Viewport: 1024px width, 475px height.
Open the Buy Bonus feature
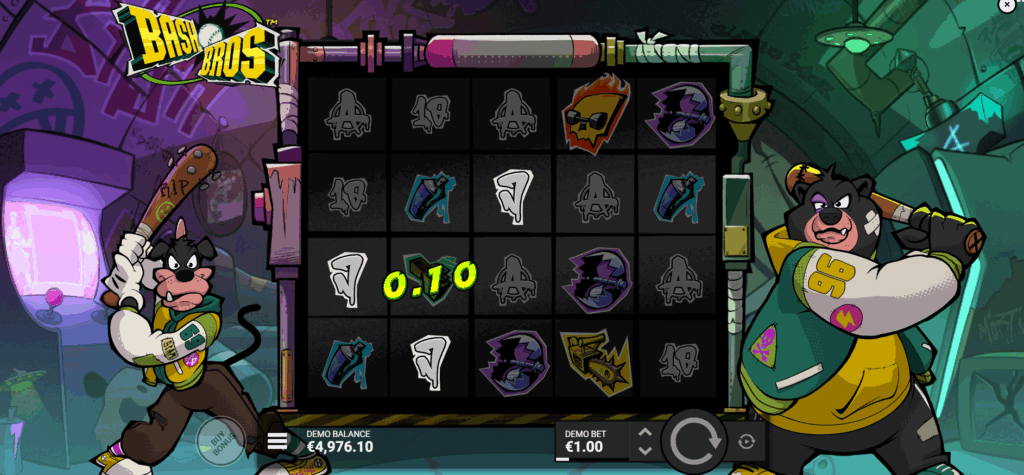click(x=214, y=438)
